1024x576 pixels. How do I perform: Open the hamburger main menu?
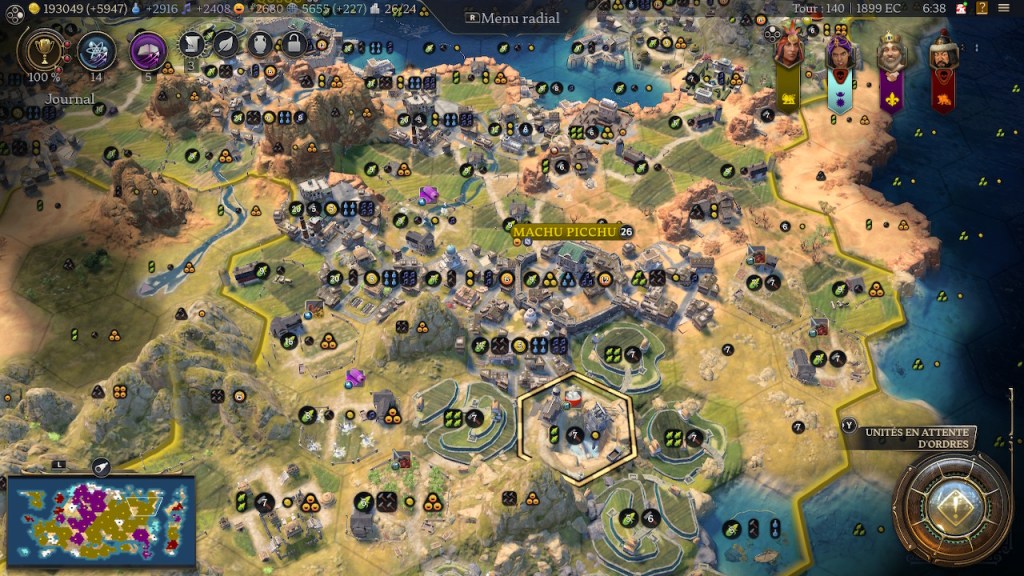1004,9
